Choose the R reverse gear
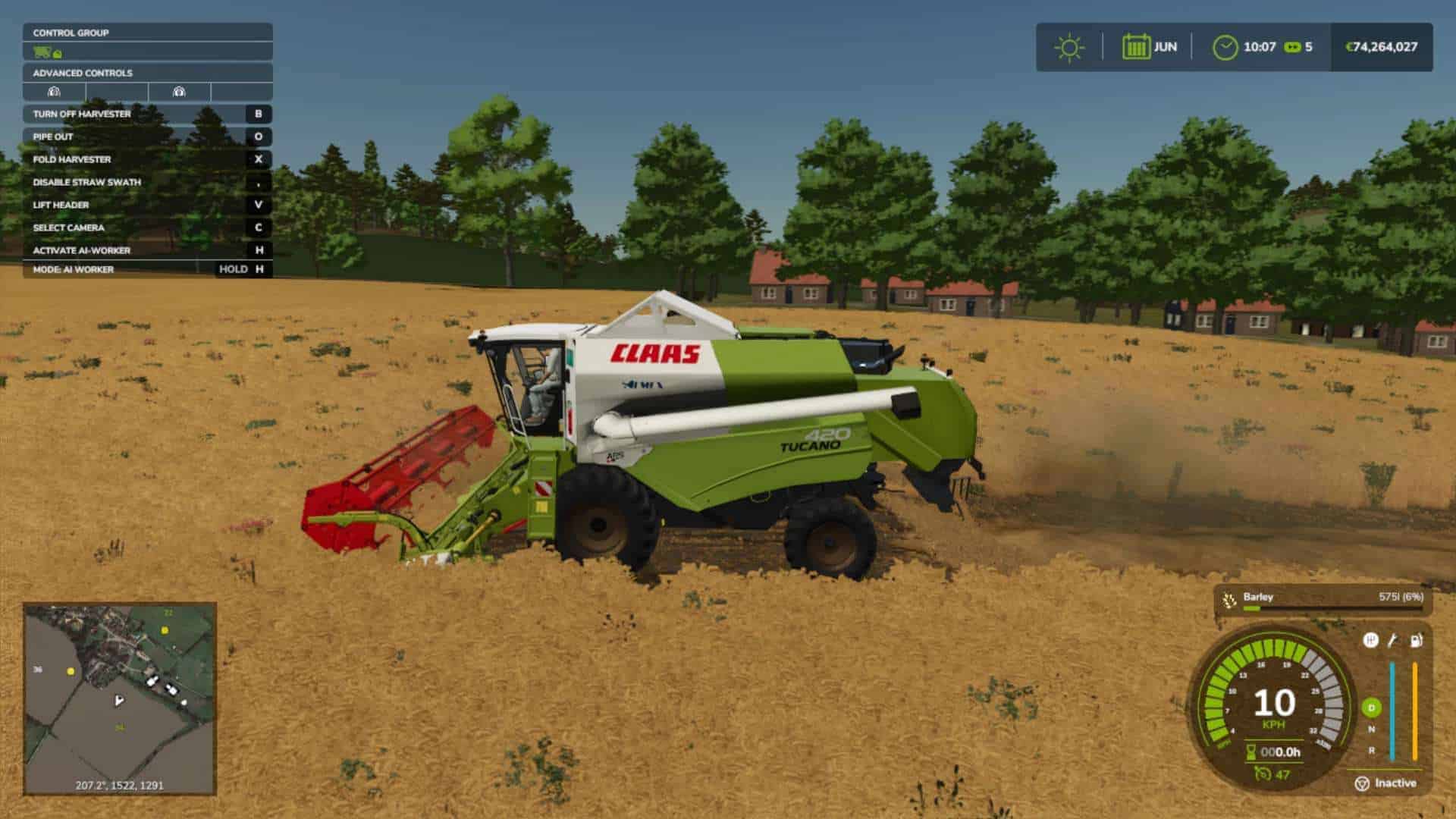The height and width of the screenshot is (819, 1456). click(1371, 750)
